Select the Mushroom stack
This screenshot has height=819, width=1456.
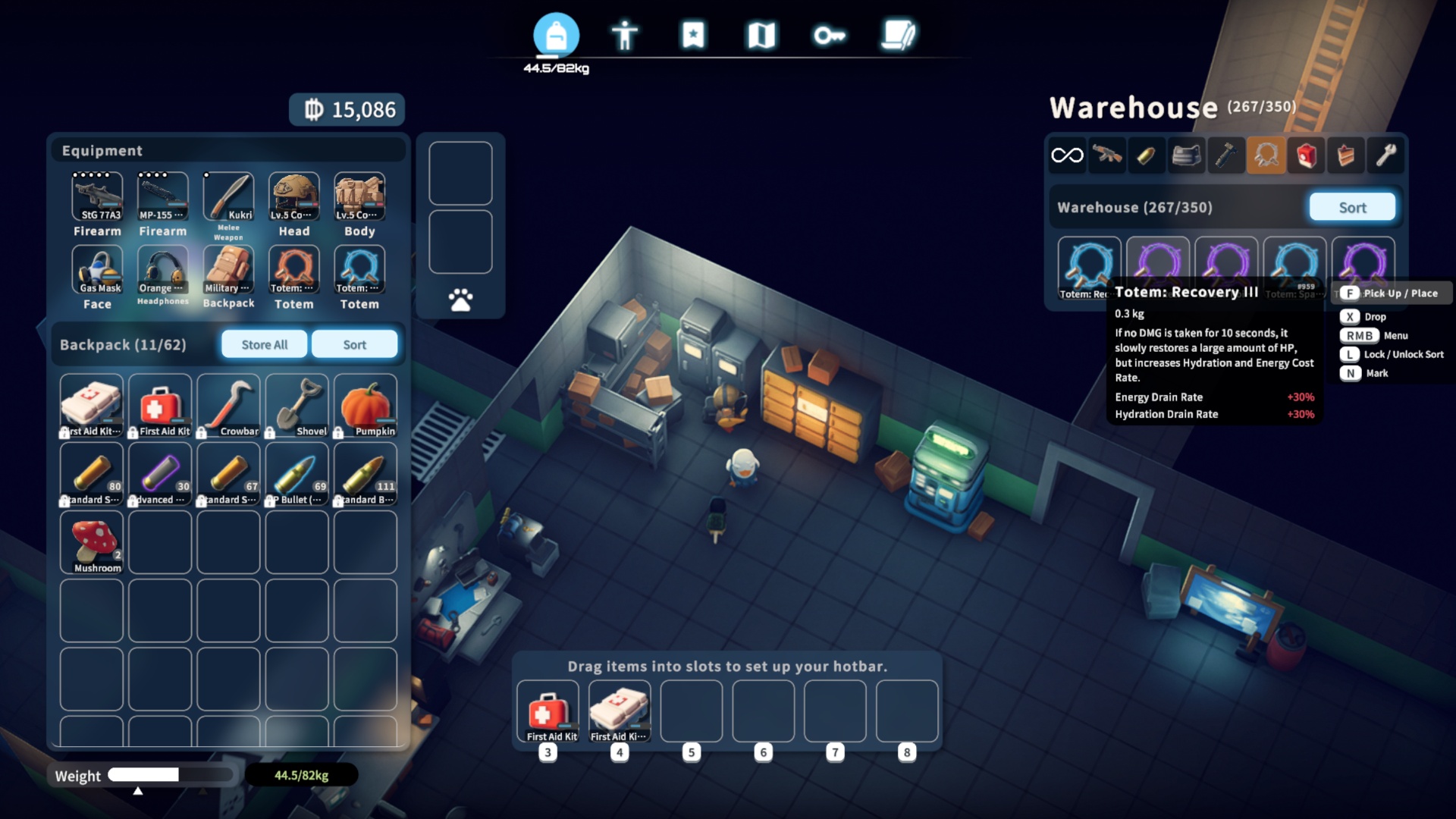point(92,542)
